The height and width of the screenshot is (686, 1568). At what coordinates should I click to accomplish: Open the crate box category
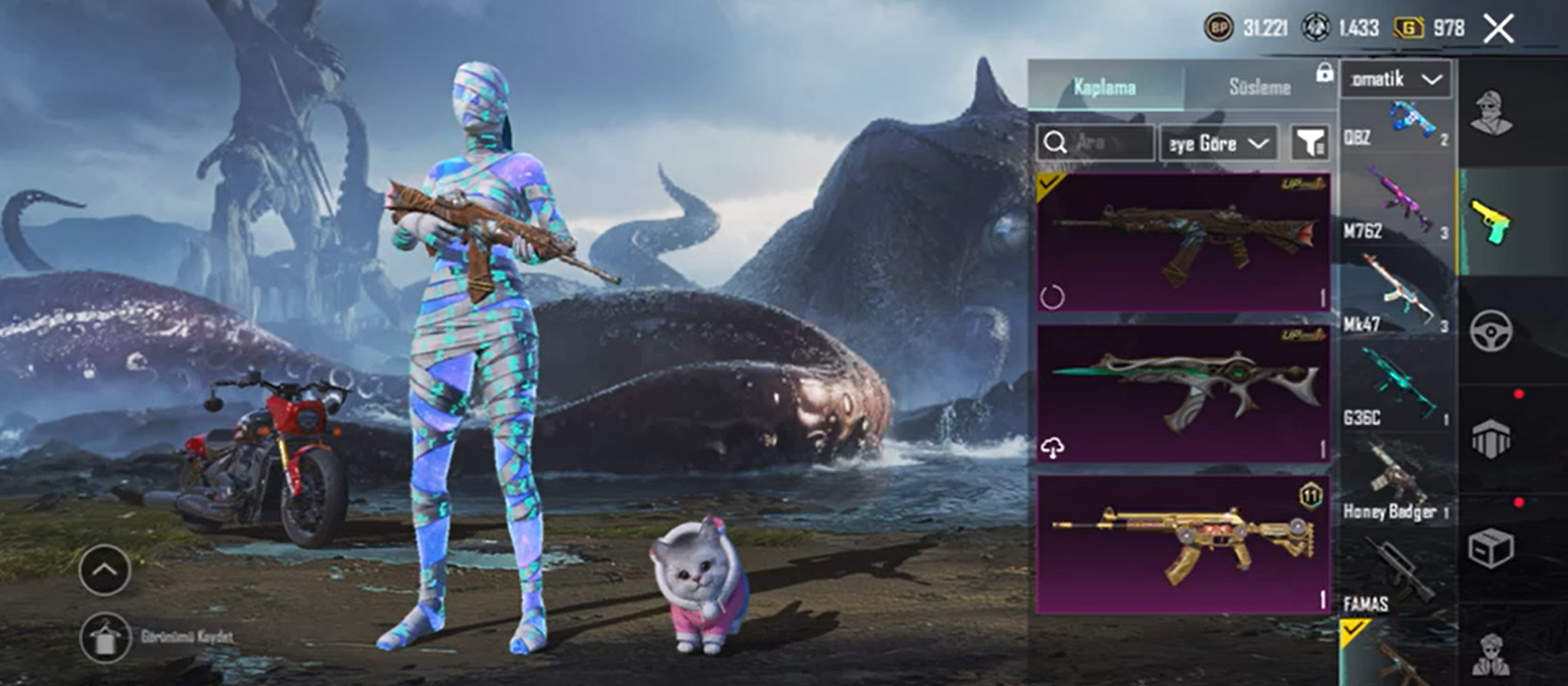pos(1492,549)
